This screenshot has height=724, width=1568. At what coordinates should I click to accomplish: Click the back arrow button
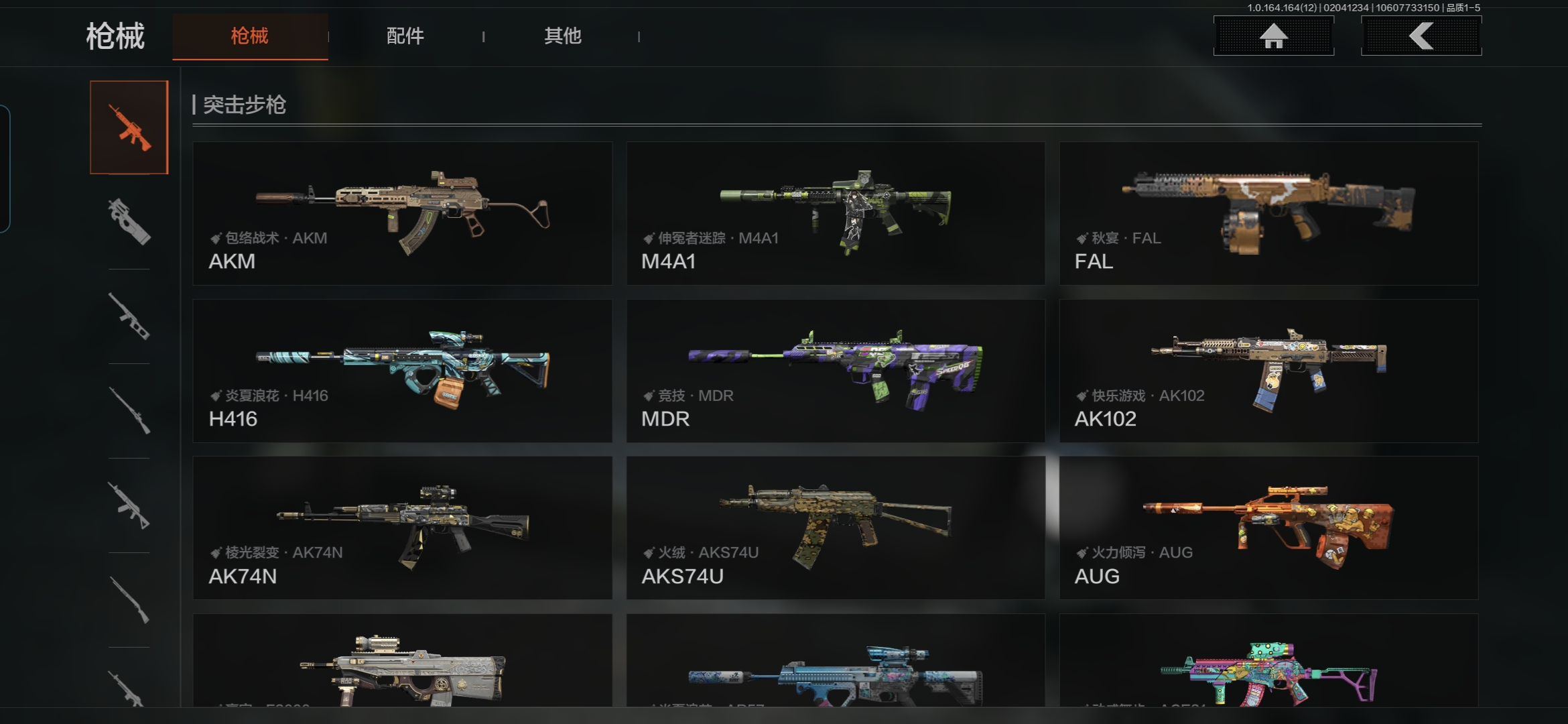click(1421, 36)
